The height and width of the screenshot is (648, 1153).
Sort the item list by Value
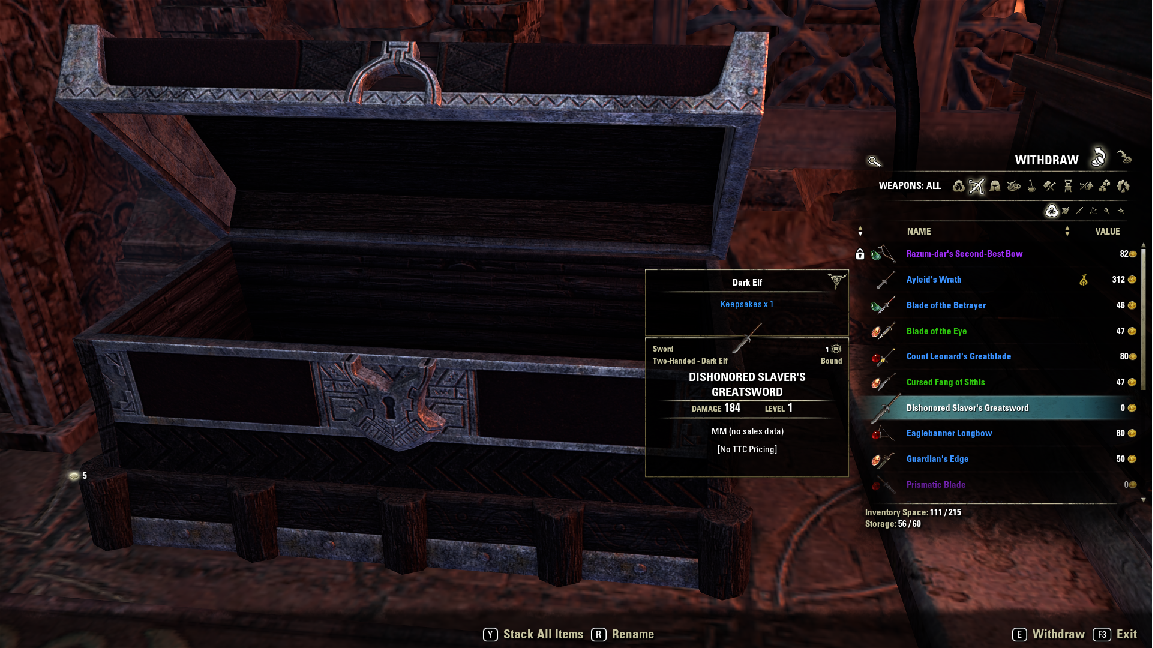tap(1108, 232)
